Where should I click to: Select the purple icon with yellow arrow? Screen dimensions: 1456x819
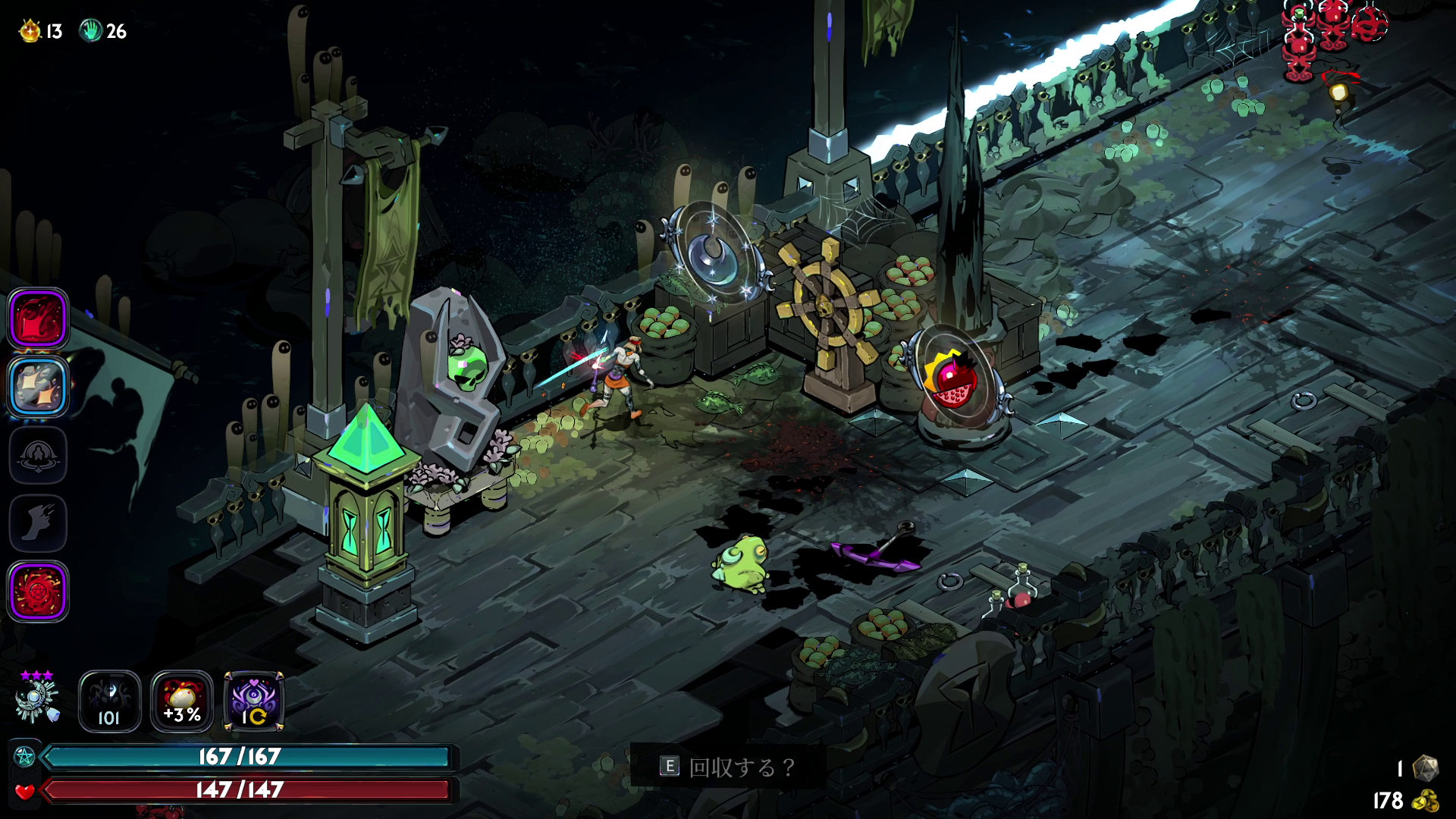254,701
